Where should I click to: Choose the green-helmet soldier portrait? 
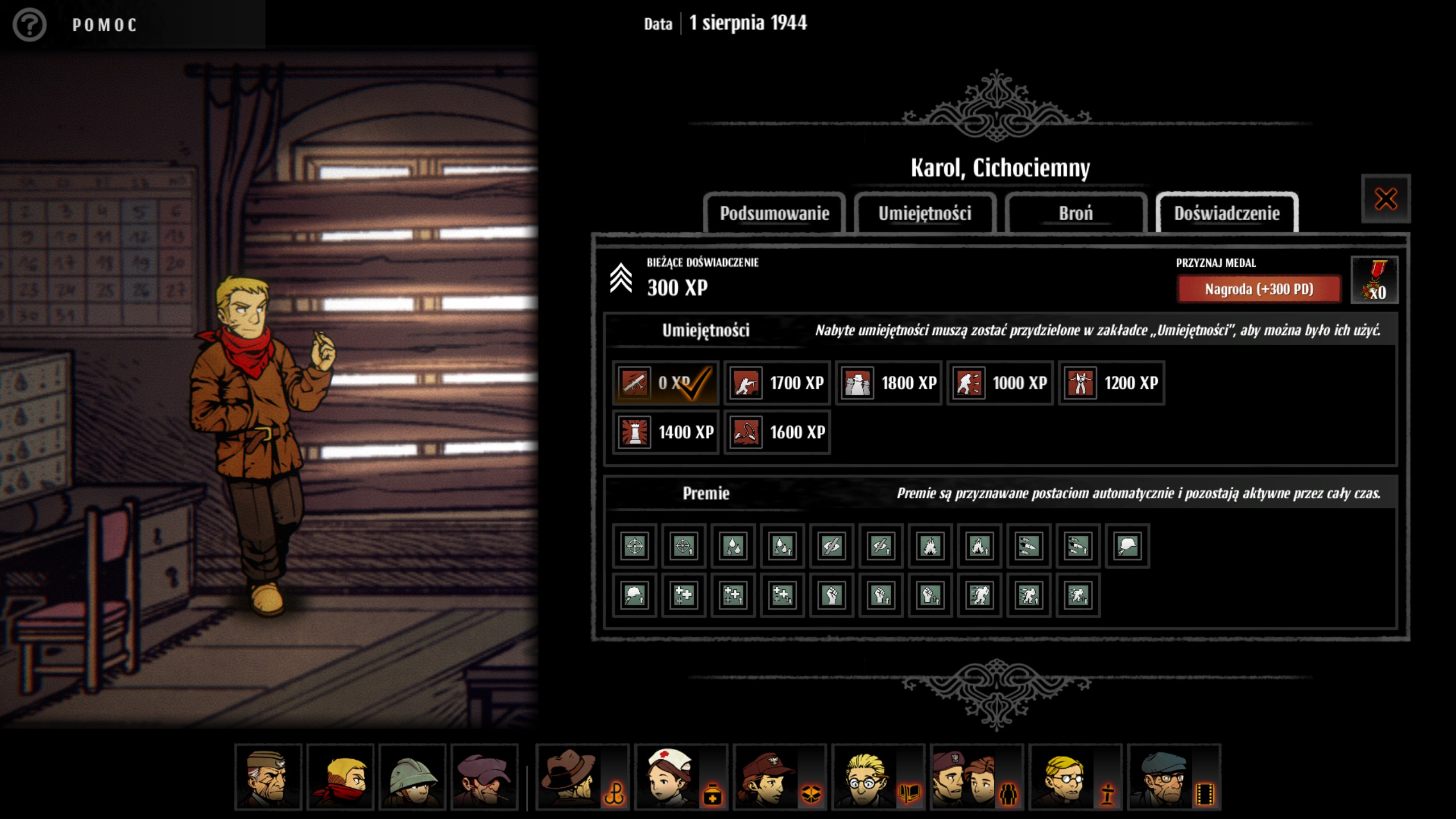412,777
